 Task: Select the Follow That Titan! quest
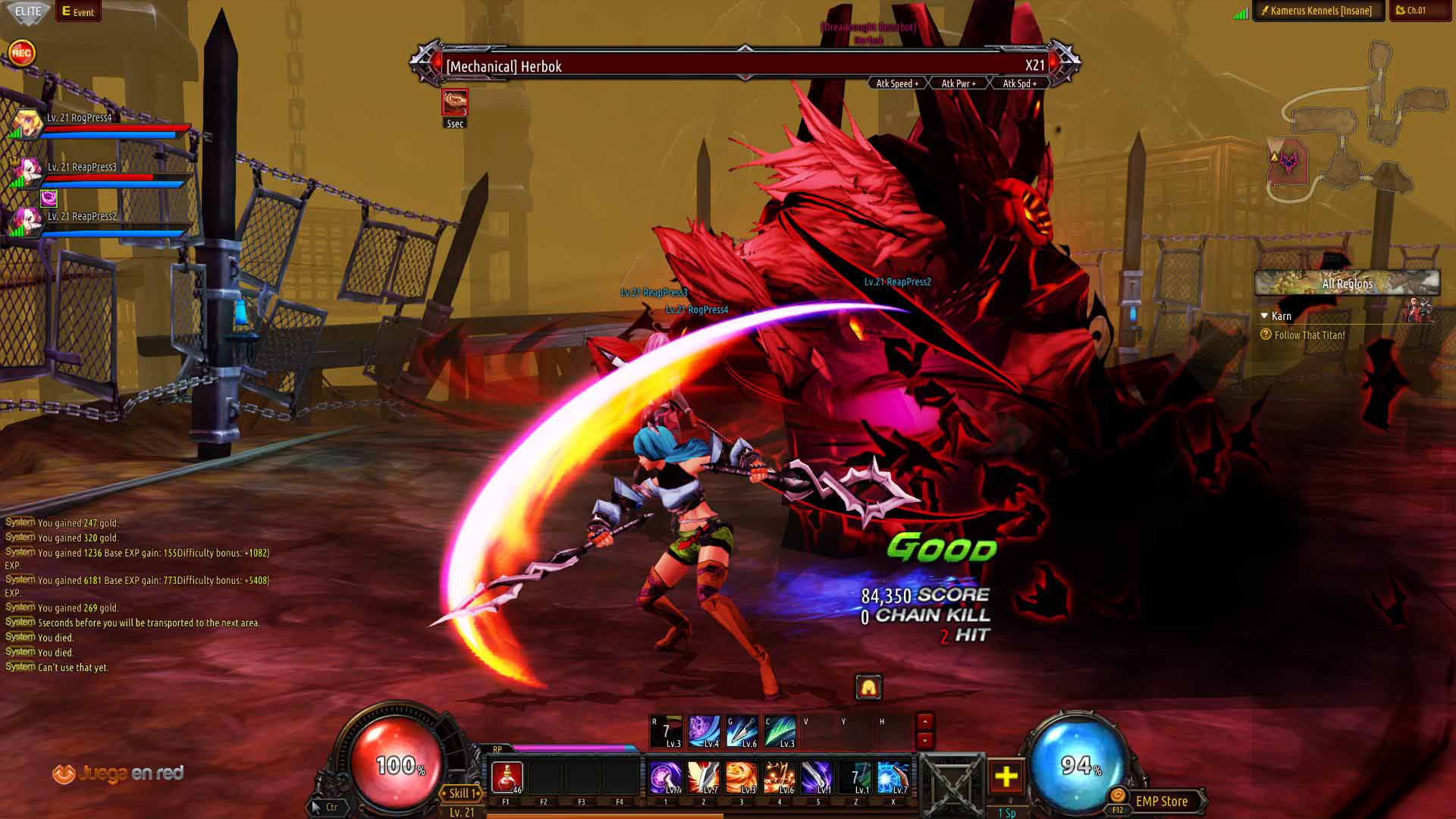click(x=1310, y=335)
